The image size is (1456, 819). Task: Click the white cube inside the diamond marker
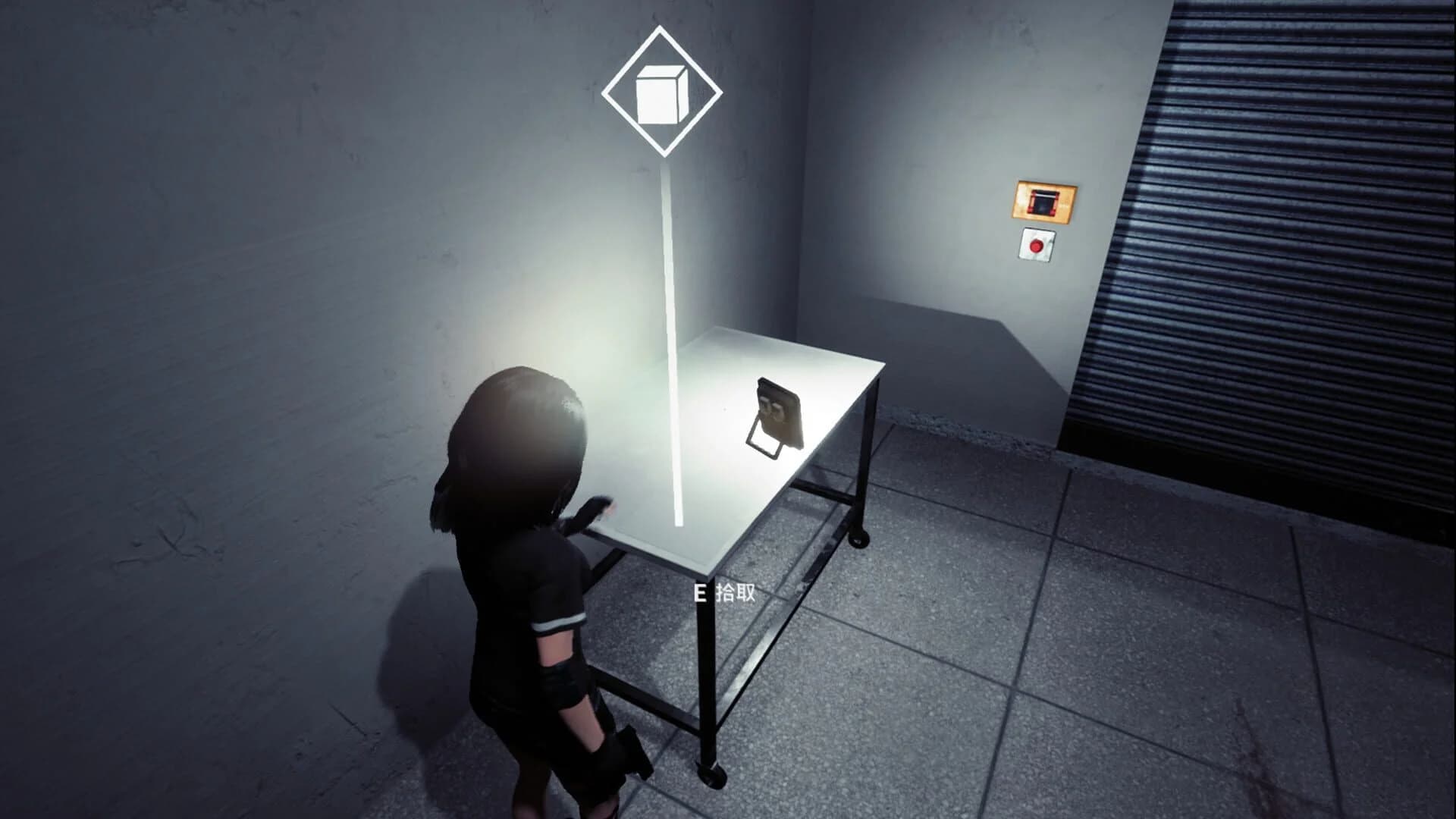click(x=662, y=93)
